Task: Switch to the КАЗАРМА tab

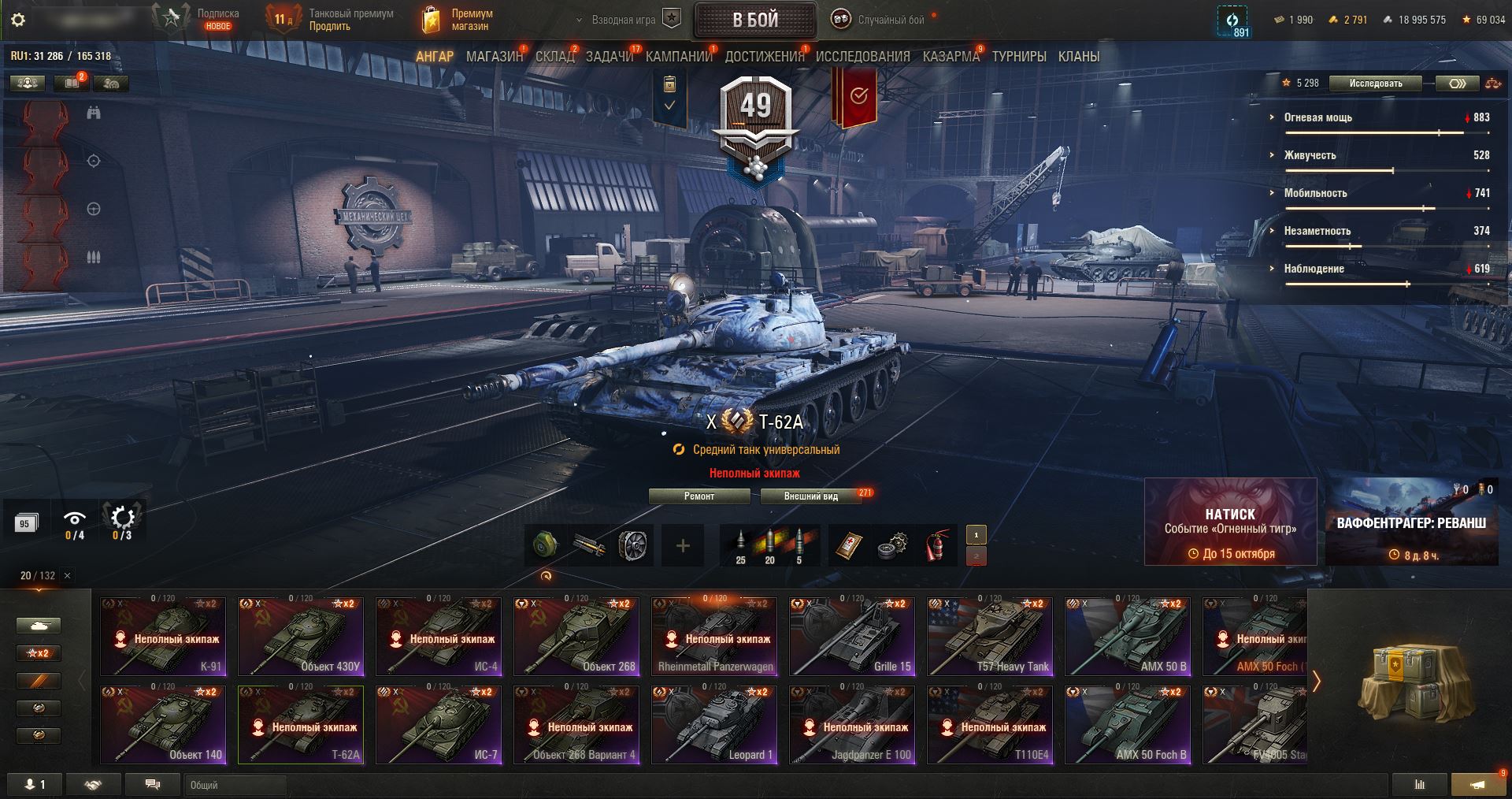Action: (951, 57)
